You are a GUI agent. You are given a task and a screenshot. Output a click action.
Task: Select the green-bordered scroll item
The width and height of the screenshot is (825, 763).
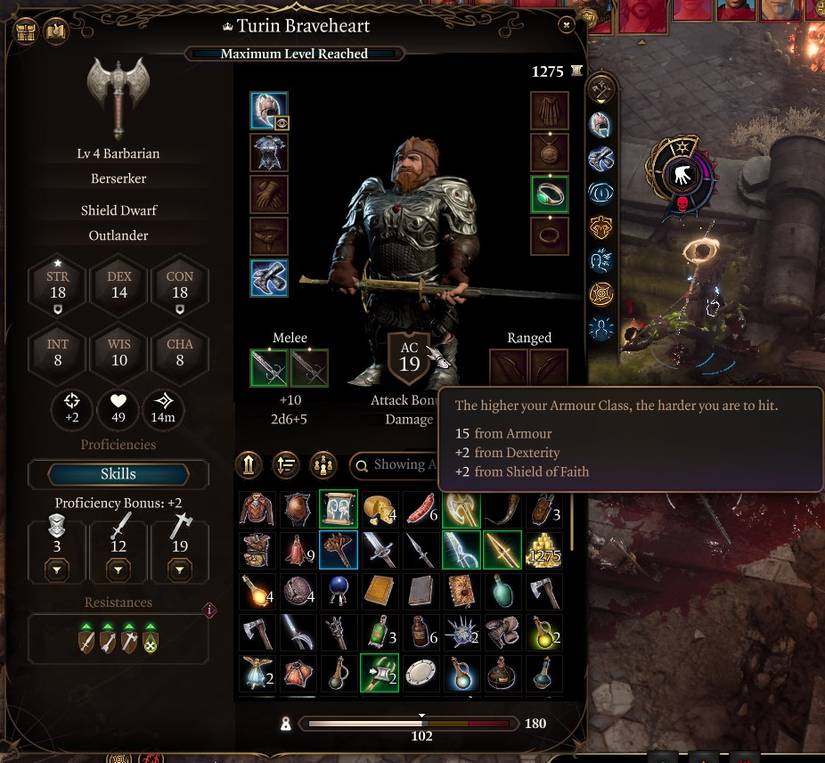coord(339,509)
